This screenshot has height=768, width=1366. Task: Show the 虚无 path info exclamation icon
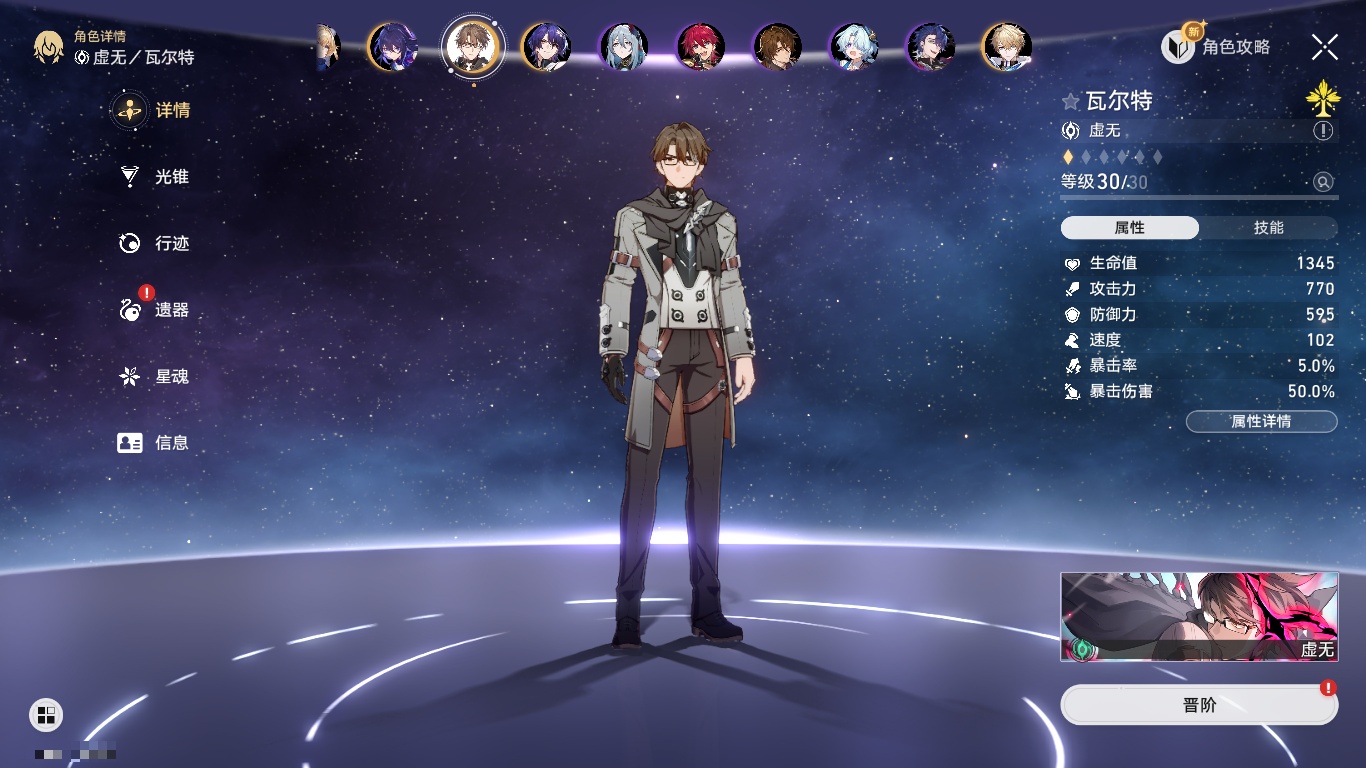[1323, 131]
